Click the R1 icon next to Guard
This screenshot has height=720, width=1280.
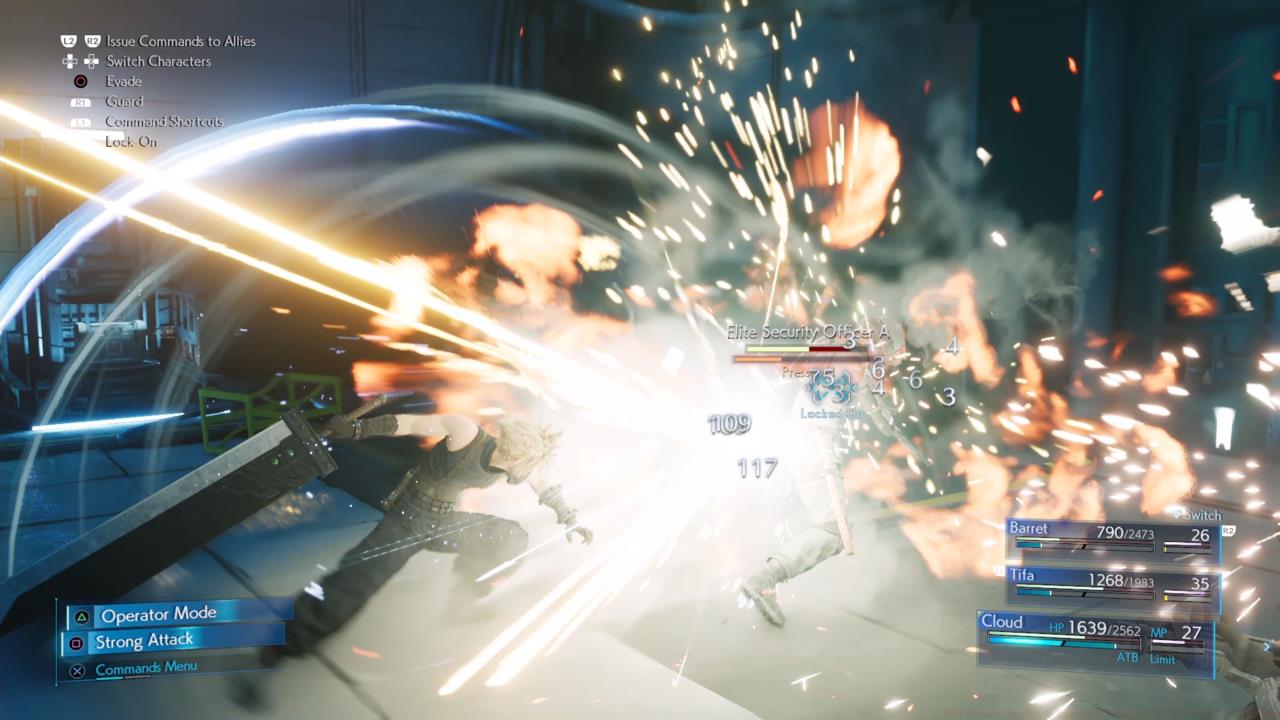pyautogui.click(x=80, y=101)
